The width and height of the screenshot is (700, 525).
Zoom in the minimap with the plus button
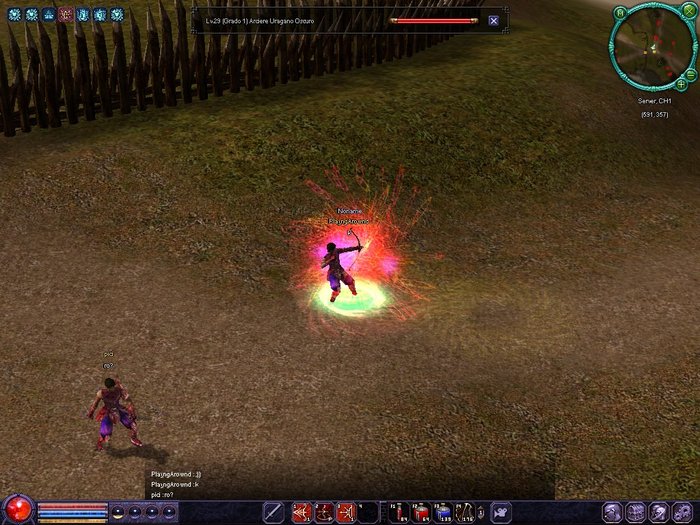click(681, 82)
